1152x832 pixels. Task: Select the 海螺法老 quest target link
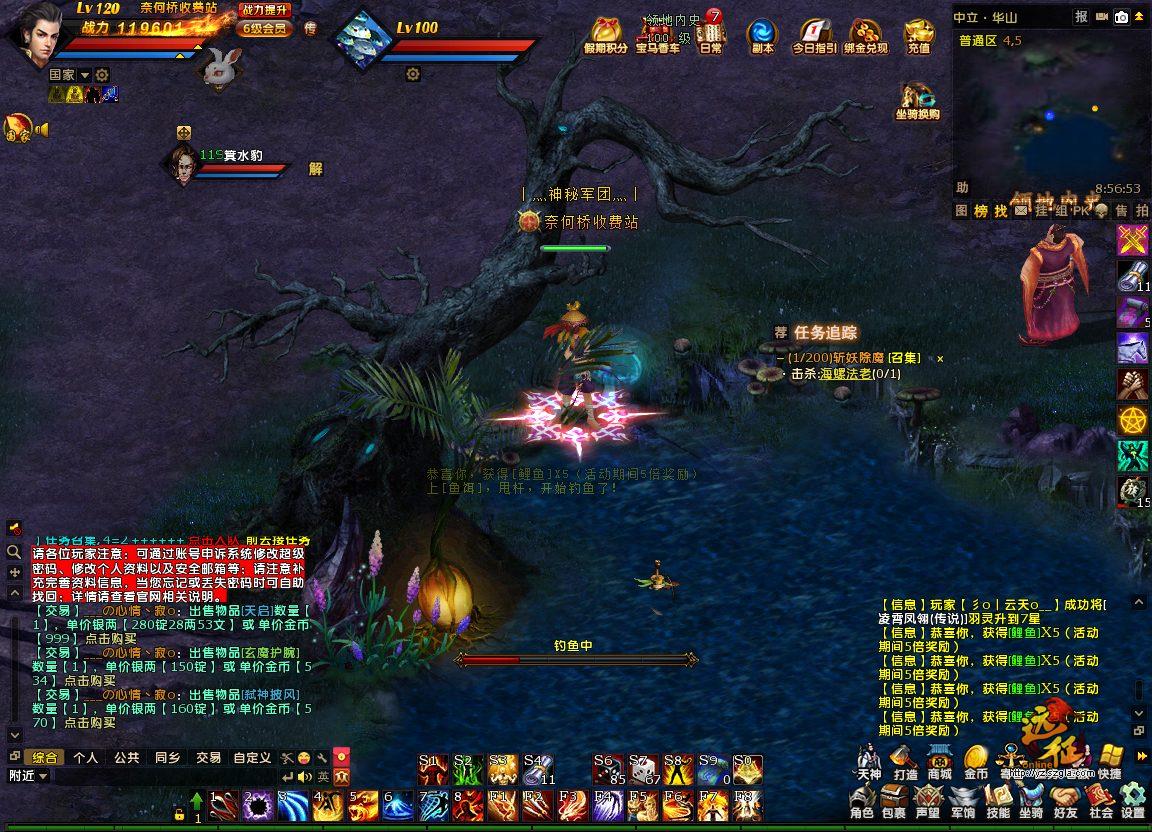[x=845, y=374]
